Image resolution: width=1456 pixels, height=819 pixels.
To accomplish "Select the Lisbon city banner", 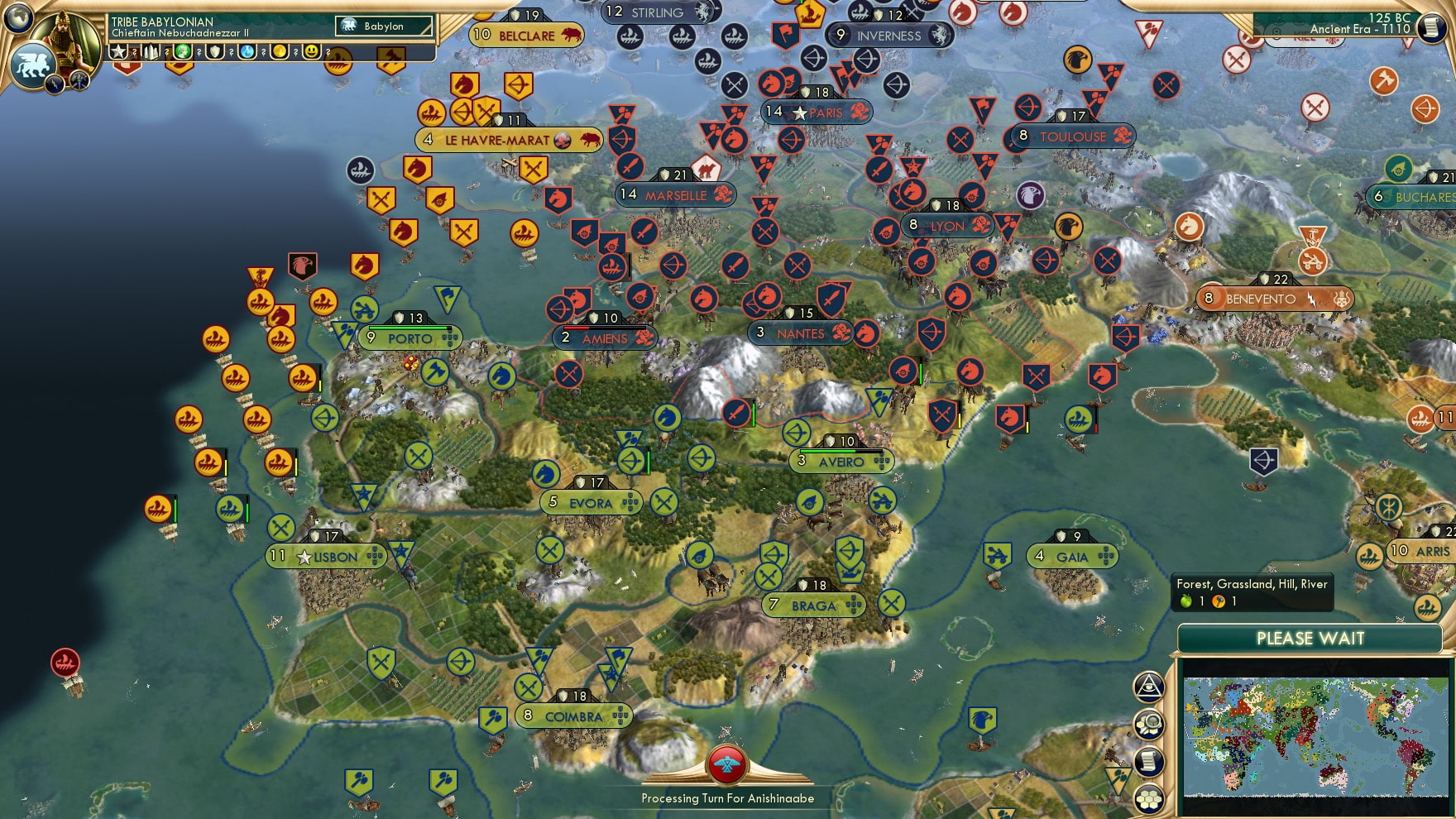I will (x=326, y=557).
